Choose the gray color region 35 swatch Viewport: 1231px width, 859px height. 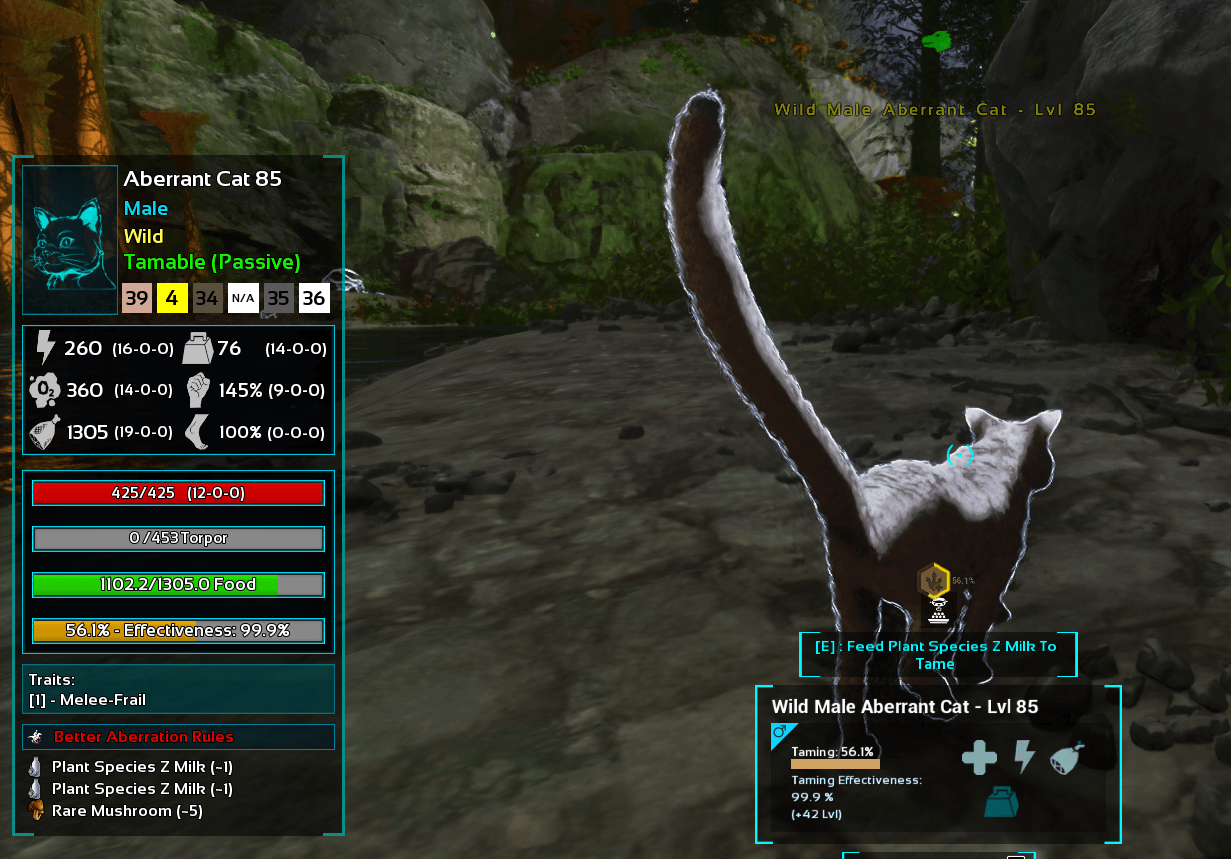pyautogui.click(x=278, y=298)
